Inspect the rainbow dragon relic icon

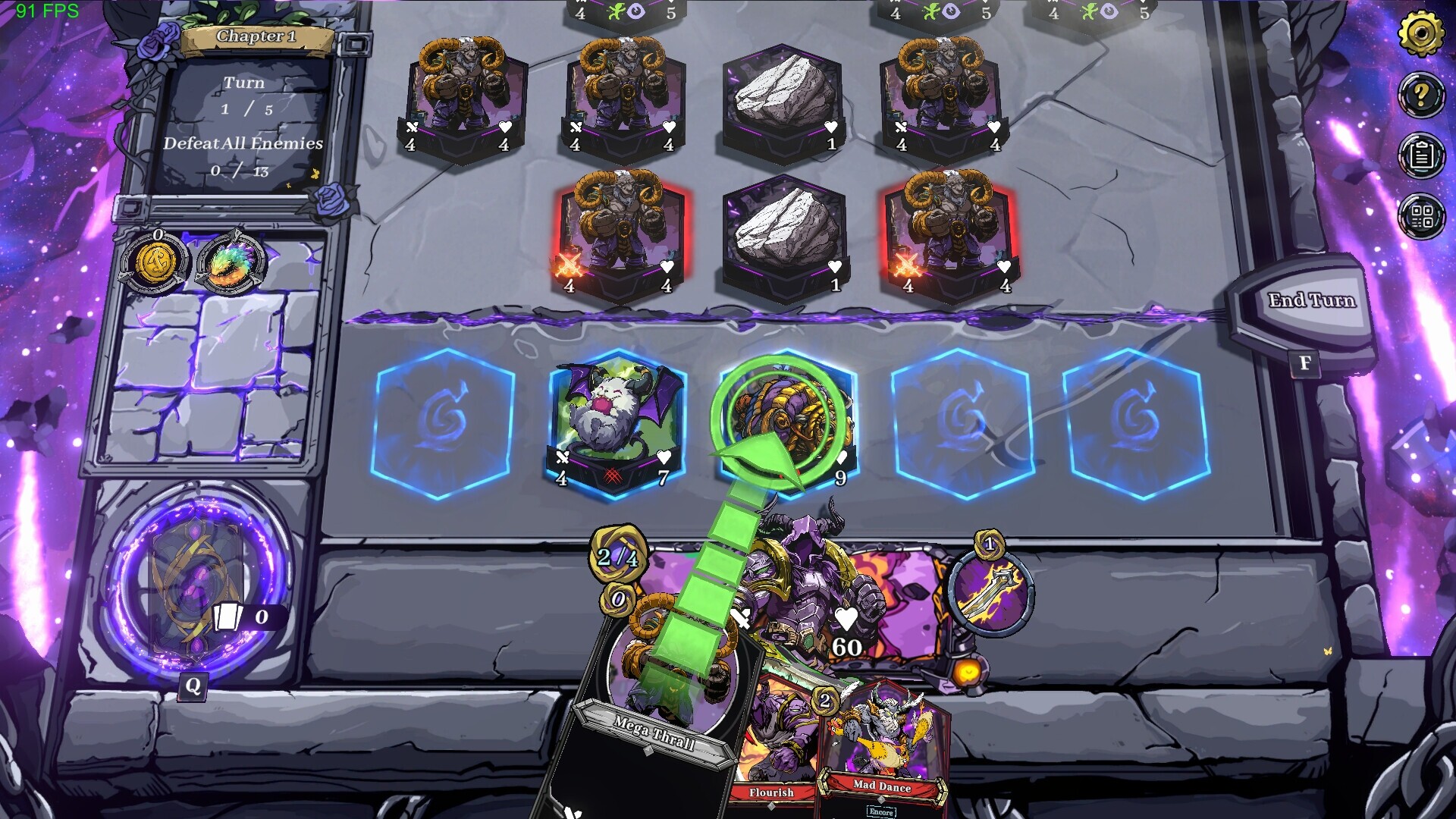(231, 263)
